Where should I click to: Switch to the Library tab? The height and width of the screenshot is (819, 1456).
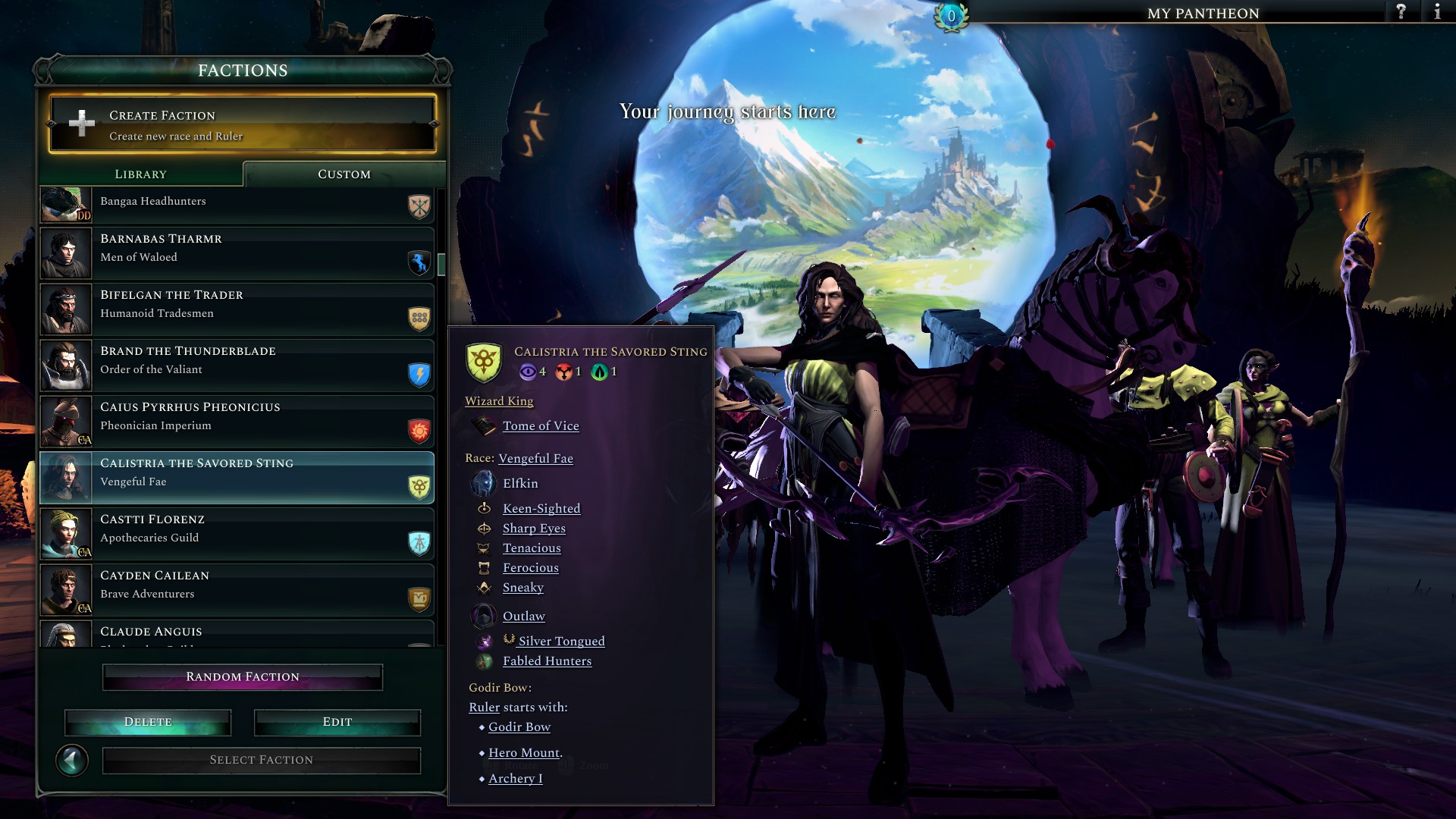(140, 174)
